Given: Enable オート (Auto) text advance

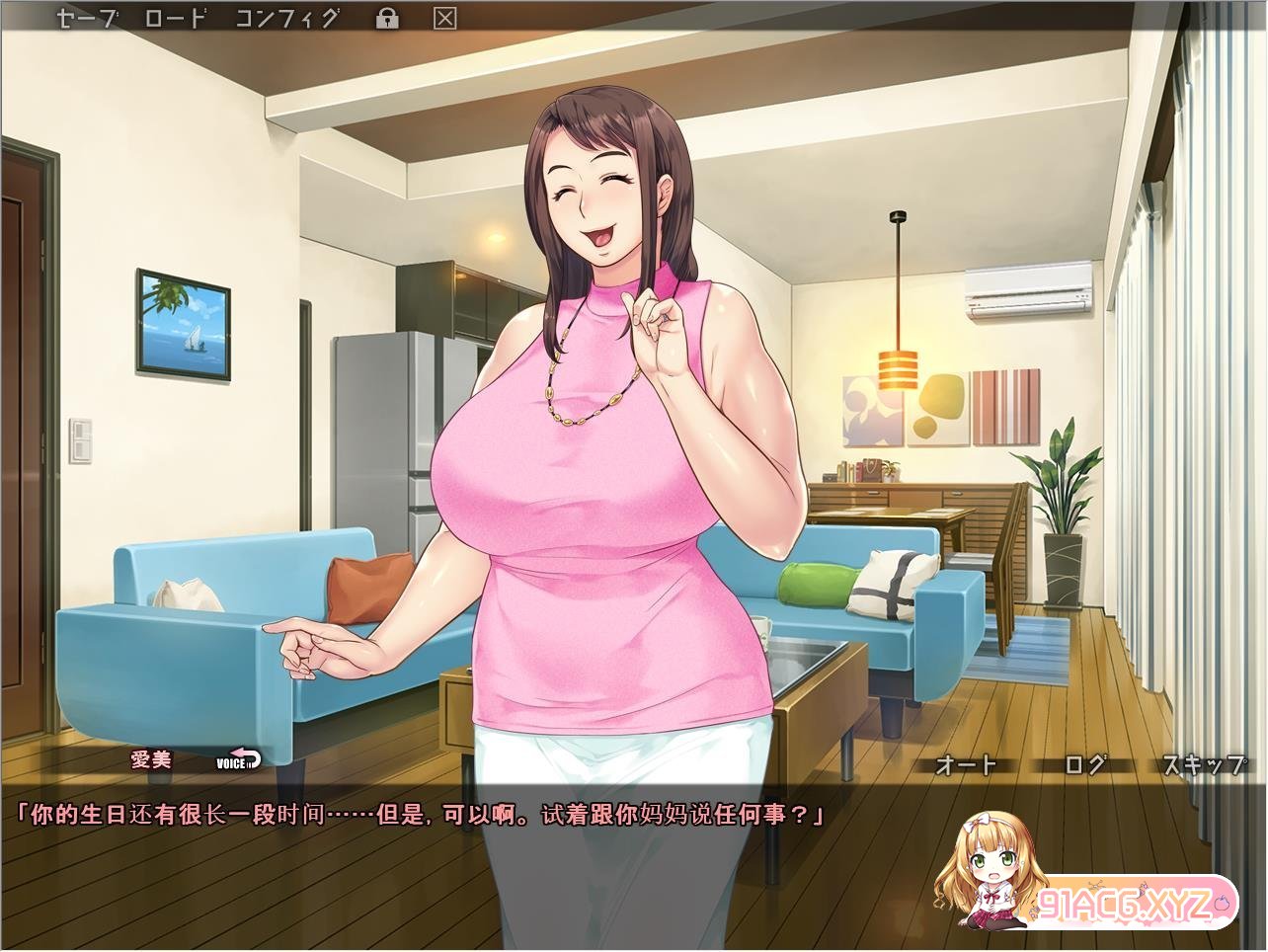Looking at the screenshot, I should [965, 764].
